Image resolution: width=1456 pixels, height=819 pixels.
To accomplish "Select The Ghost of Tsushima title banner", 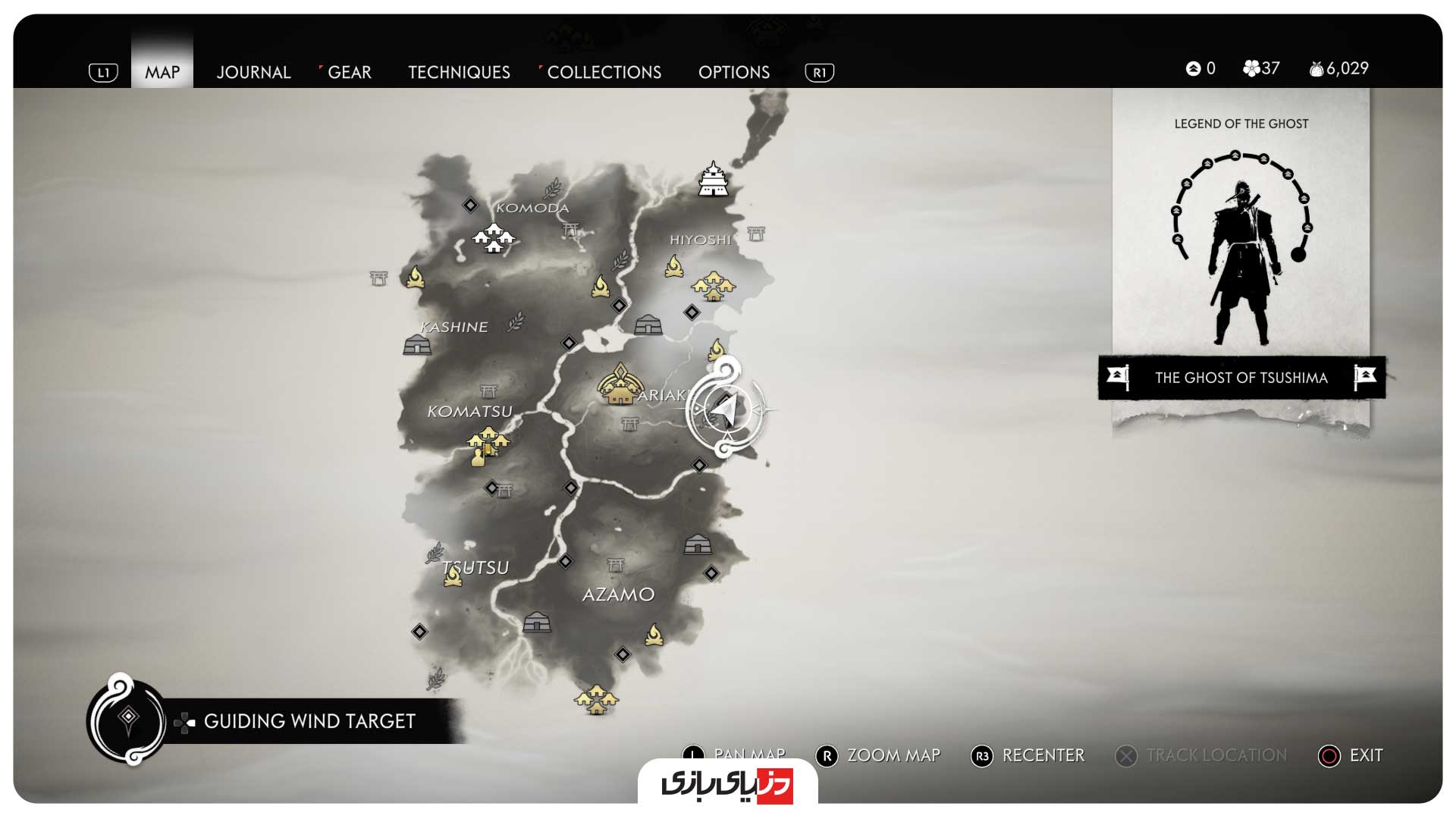I will (1241, 378).
